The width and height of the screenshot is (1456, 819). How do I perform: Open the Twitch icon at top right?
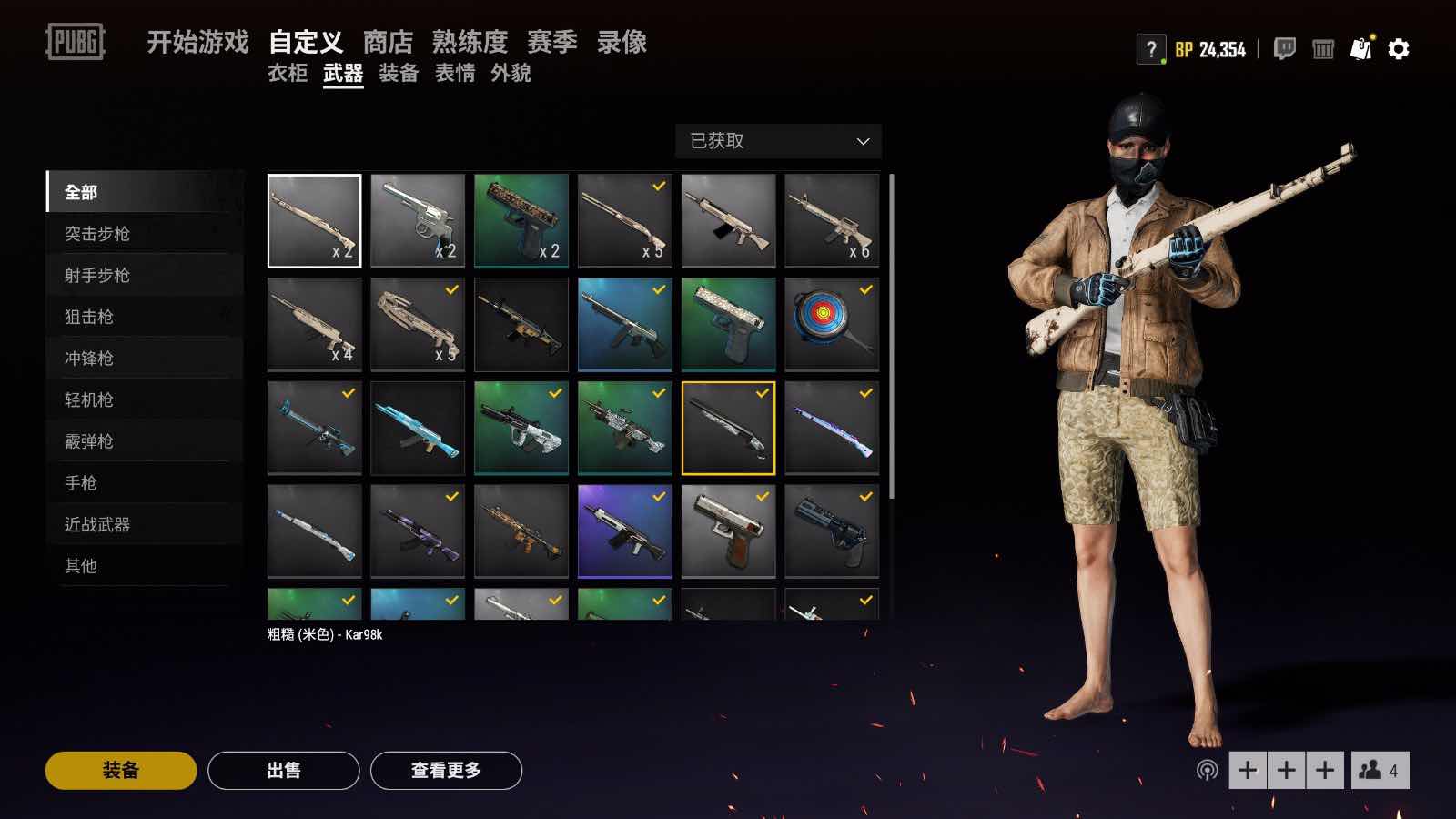1285,50
